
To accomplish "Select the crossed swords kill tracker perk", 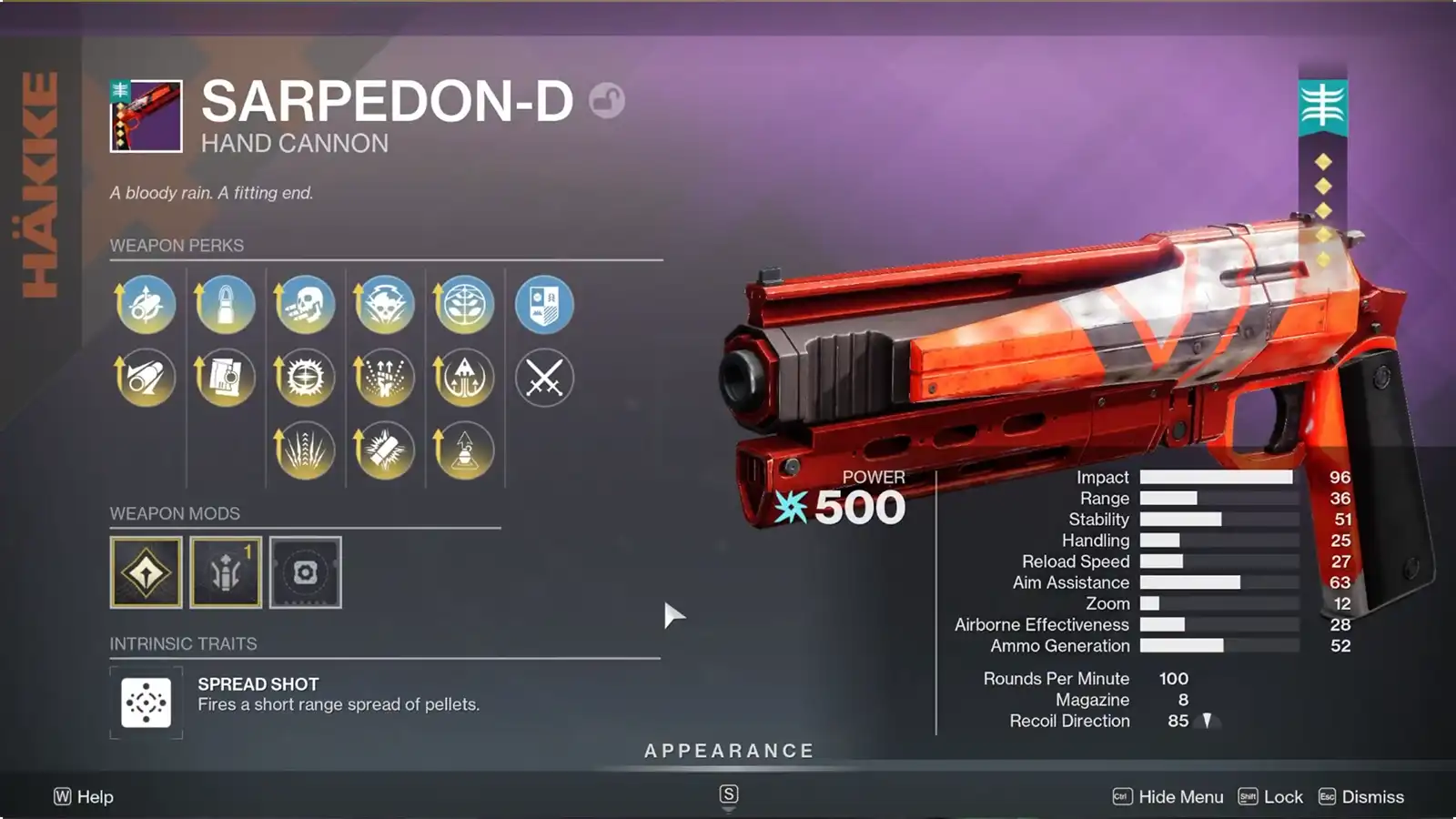I will (544, 377).
